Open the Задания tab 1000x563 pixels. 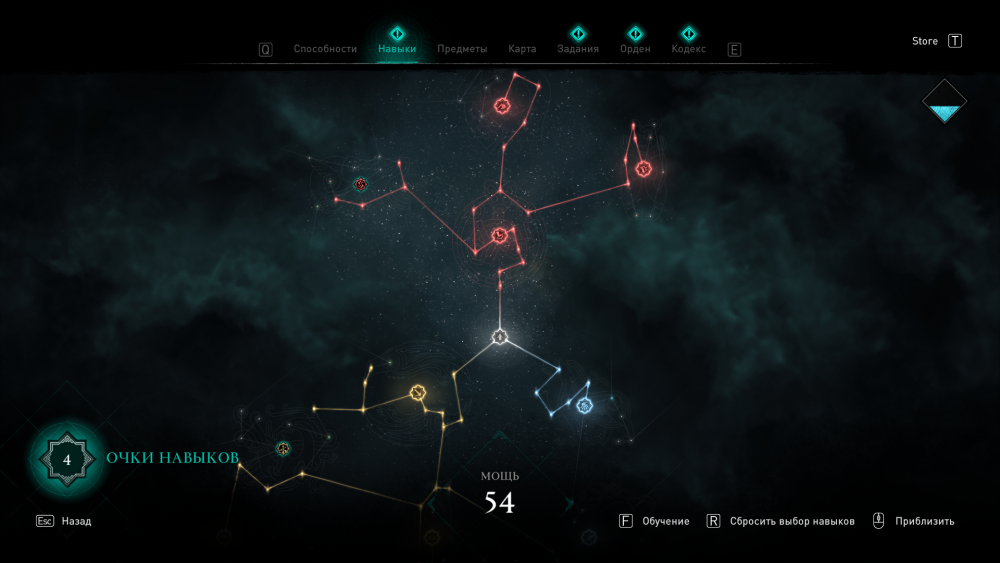578,48
